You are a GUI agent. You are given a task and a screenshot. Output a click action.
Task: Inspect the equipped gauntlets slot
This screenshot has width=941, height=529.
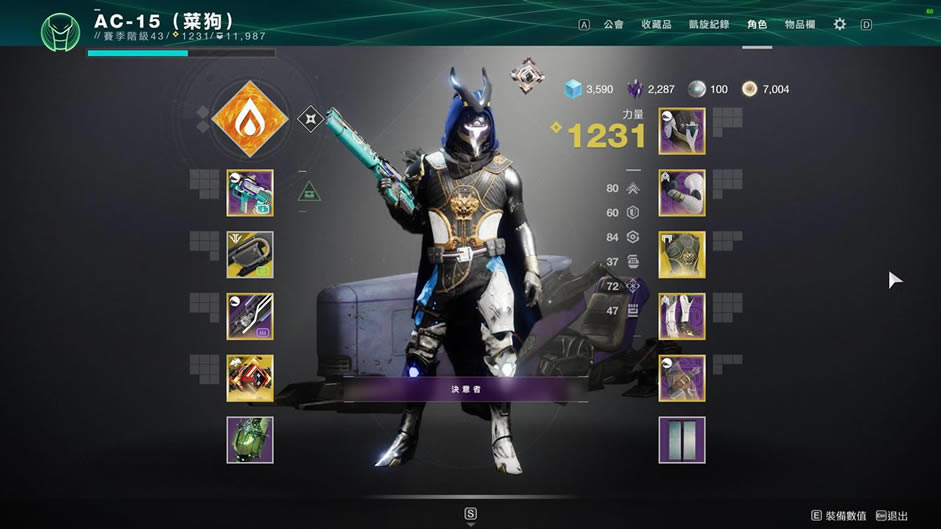pyautogui.click(x=682, y=193)
